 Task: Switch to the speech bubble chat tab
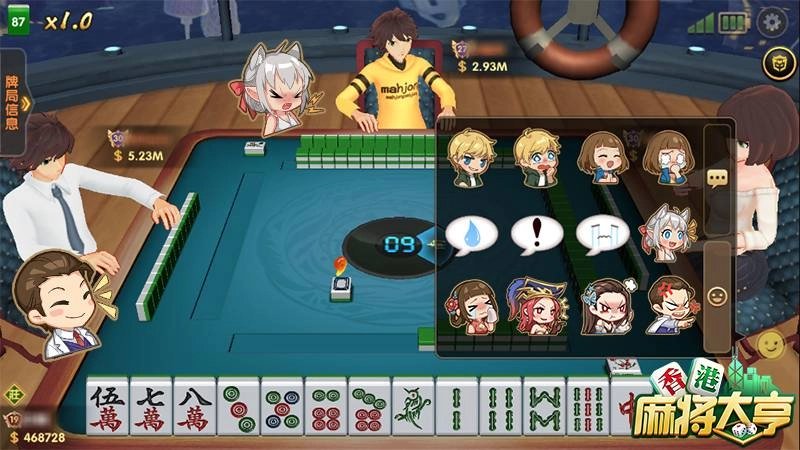pyautogui.click(x=716, y=178)
